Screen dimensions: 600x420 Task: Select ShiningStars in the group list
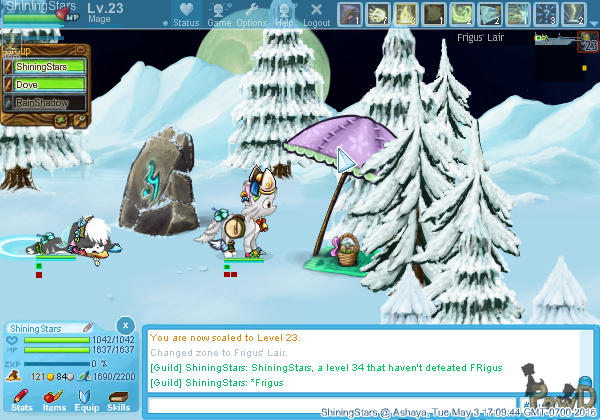(x=48, y=67)
